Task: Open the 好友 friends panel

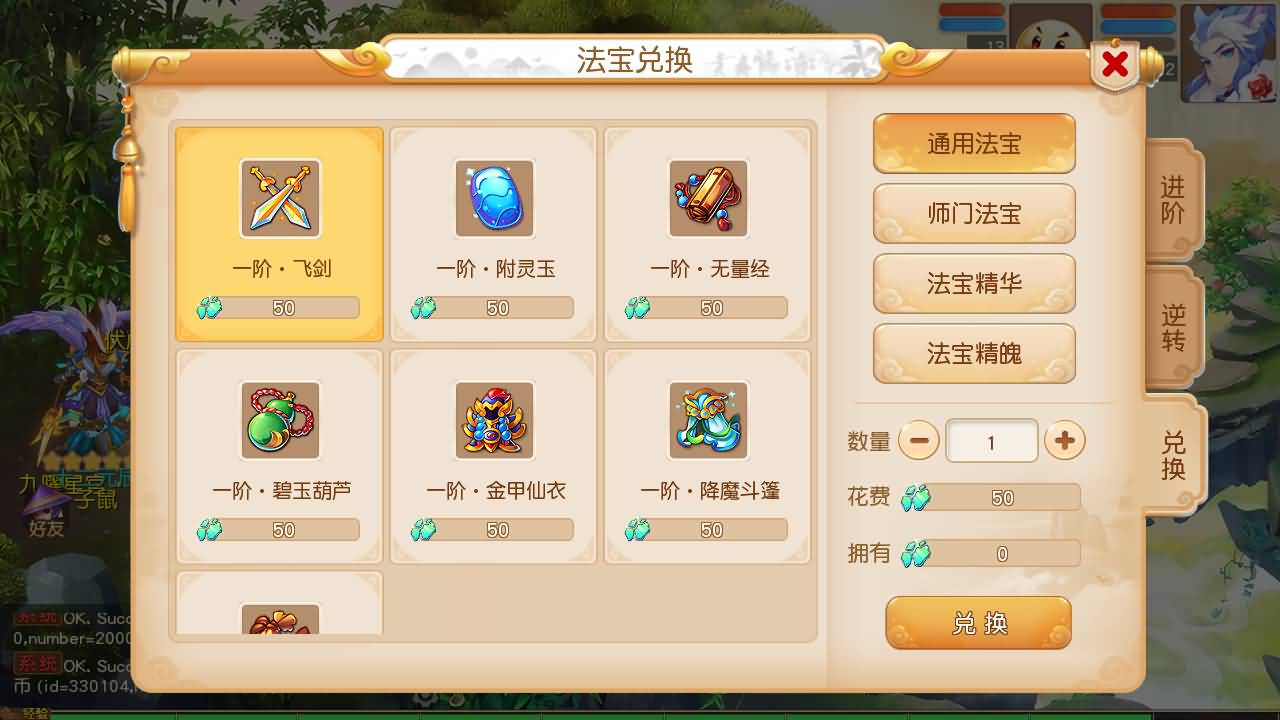Action: tap(45, 531)
